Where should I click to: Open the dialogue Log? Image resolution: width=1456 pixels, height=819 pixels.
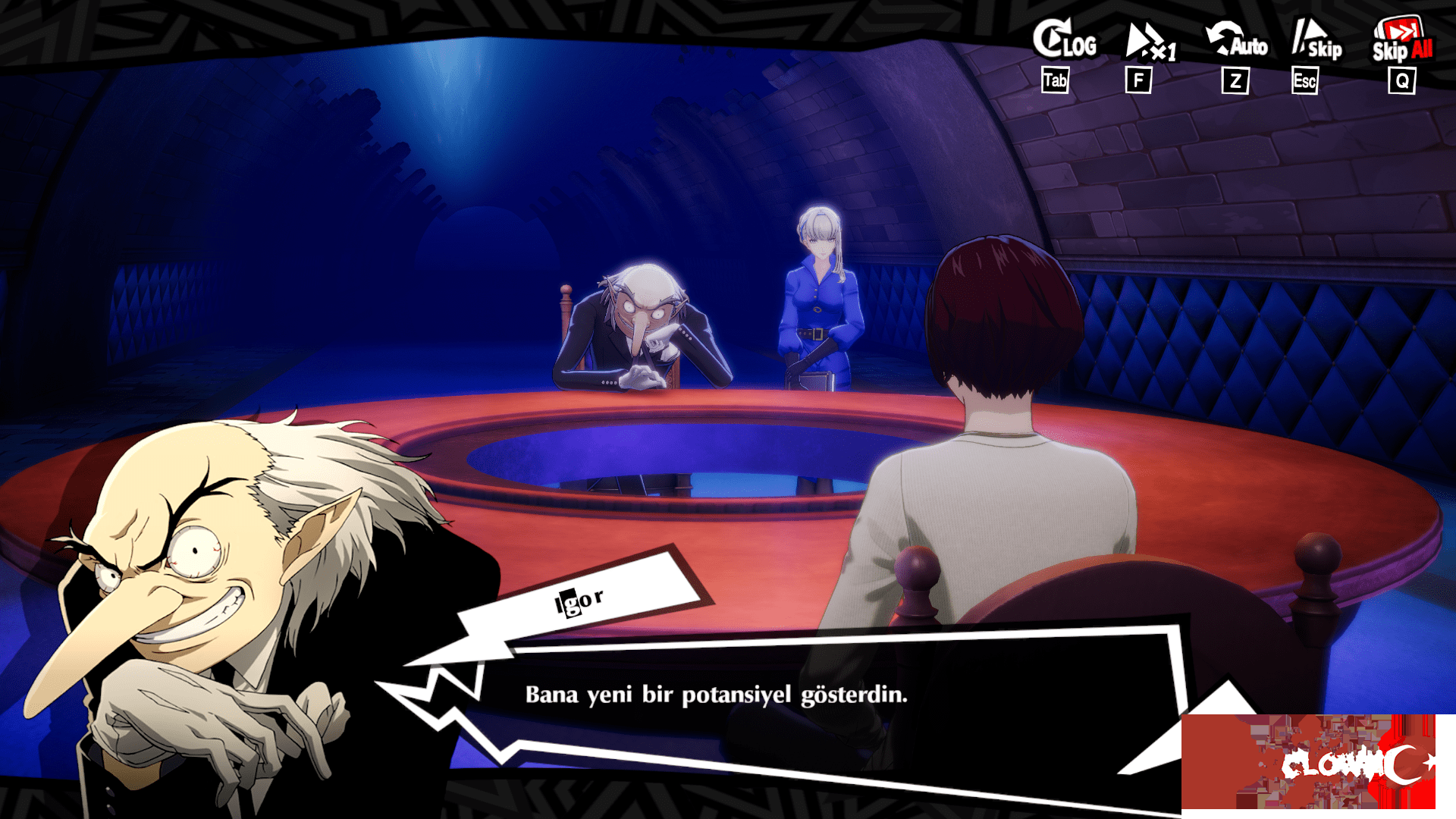[x=1063, y=41]
